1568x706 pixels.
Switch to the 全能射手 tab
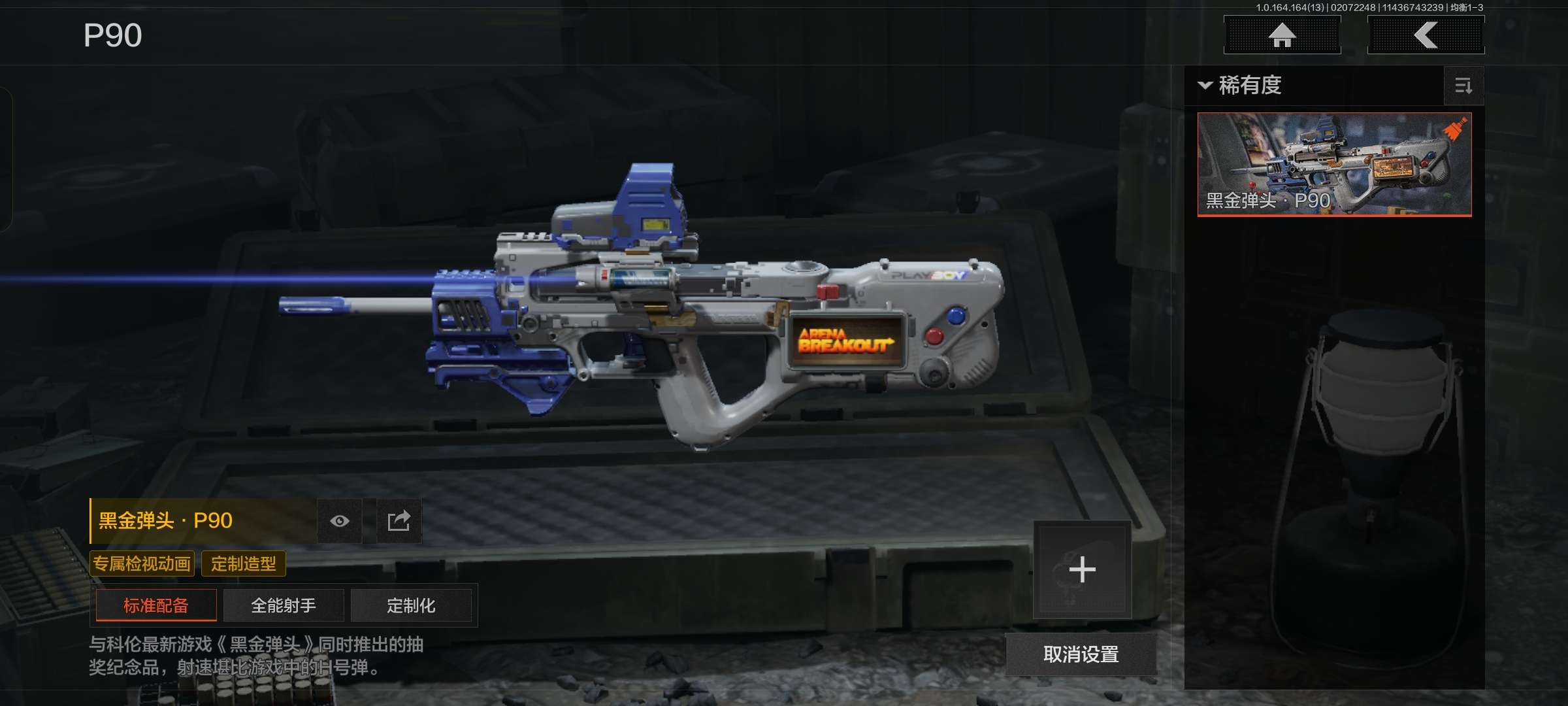pyautogui.click(x=284, y=605)
